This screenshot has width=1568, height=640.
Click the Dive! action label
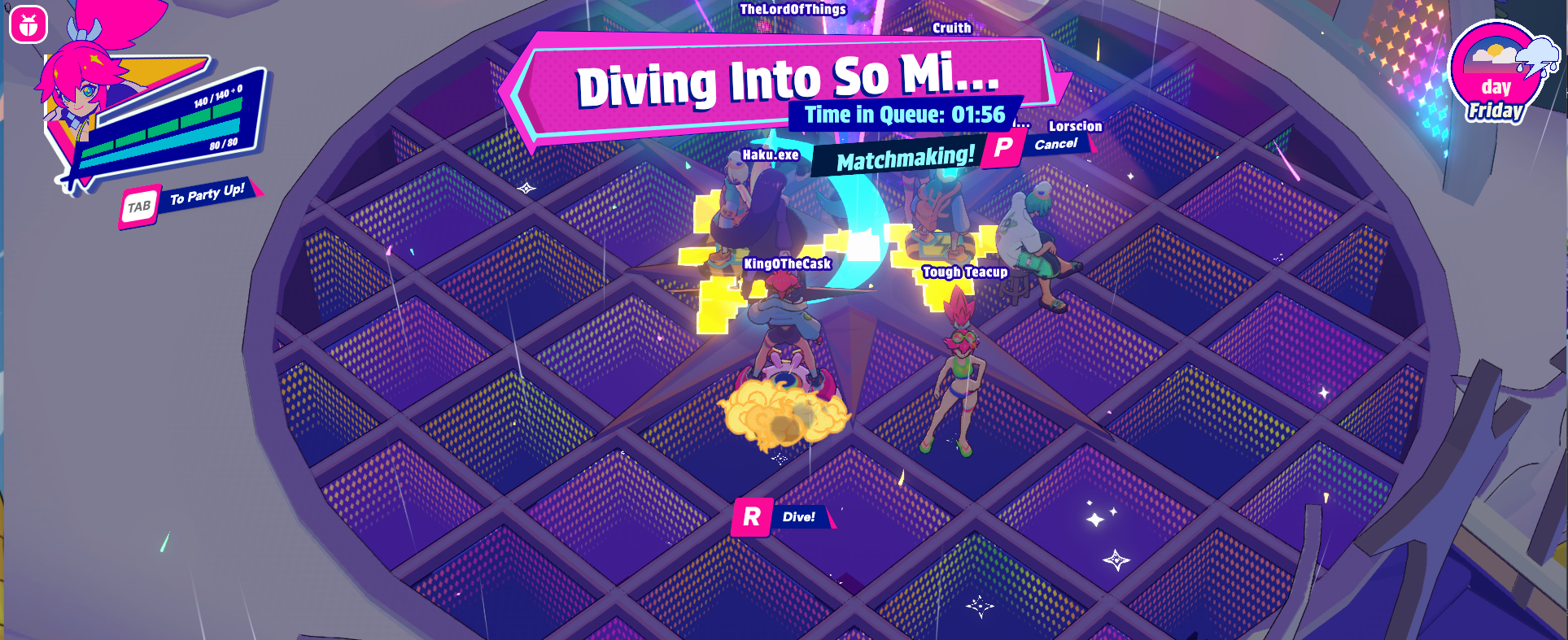(798, 516)
